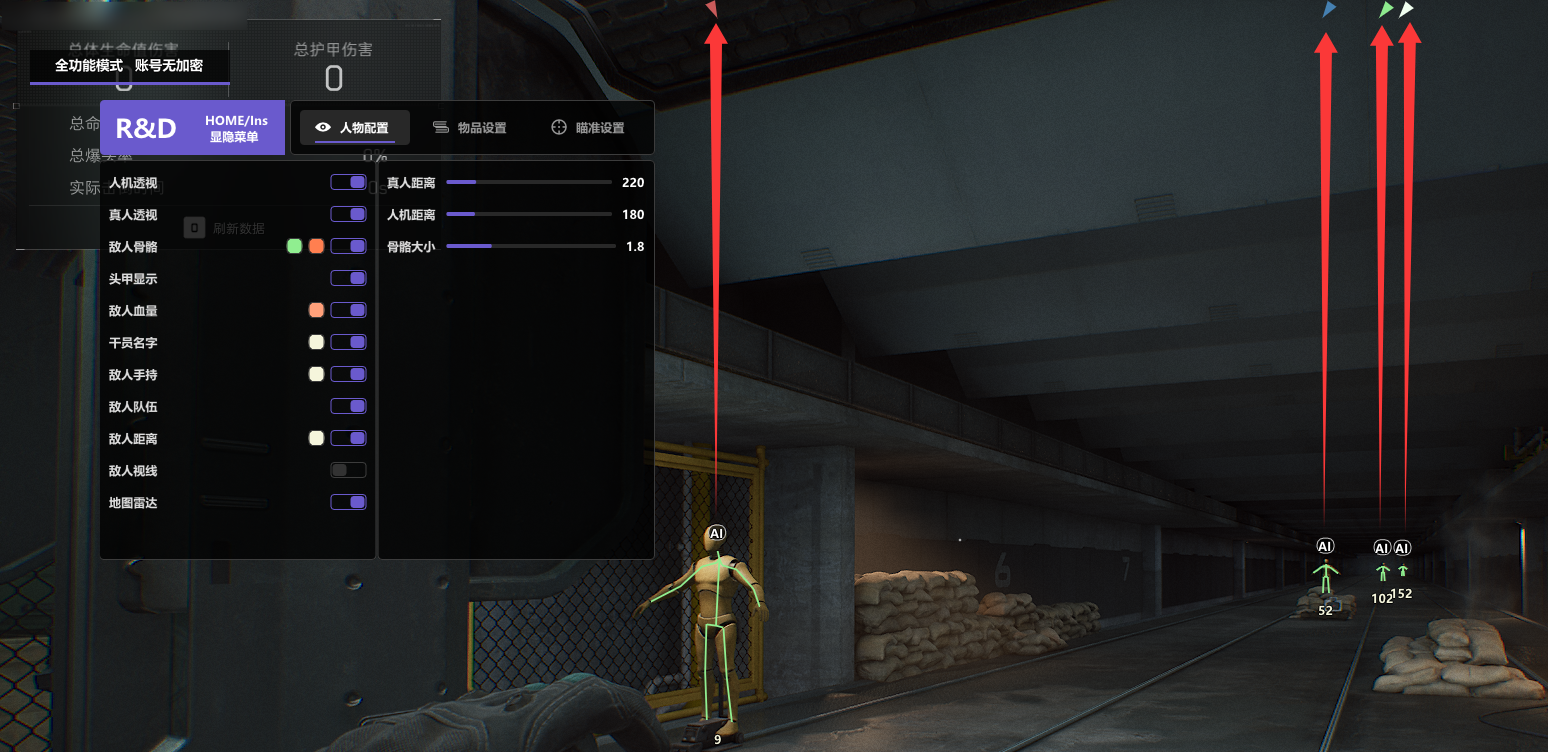Toggle the 敌人距离 switch

pos(348,438)
